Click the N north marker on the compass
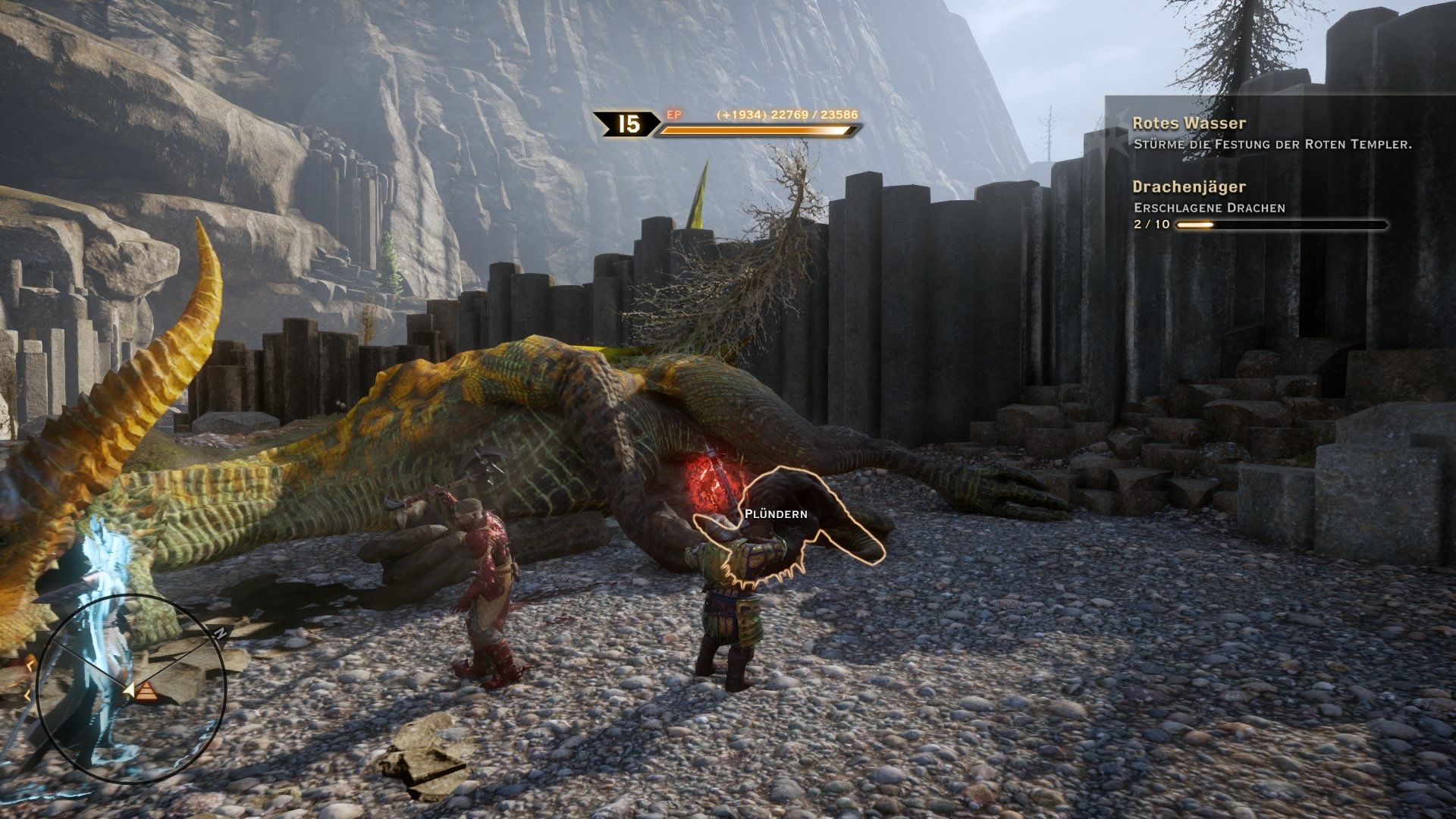This screenshot has width=1456, height=819. pyautogui.click(x=221, y=632)
